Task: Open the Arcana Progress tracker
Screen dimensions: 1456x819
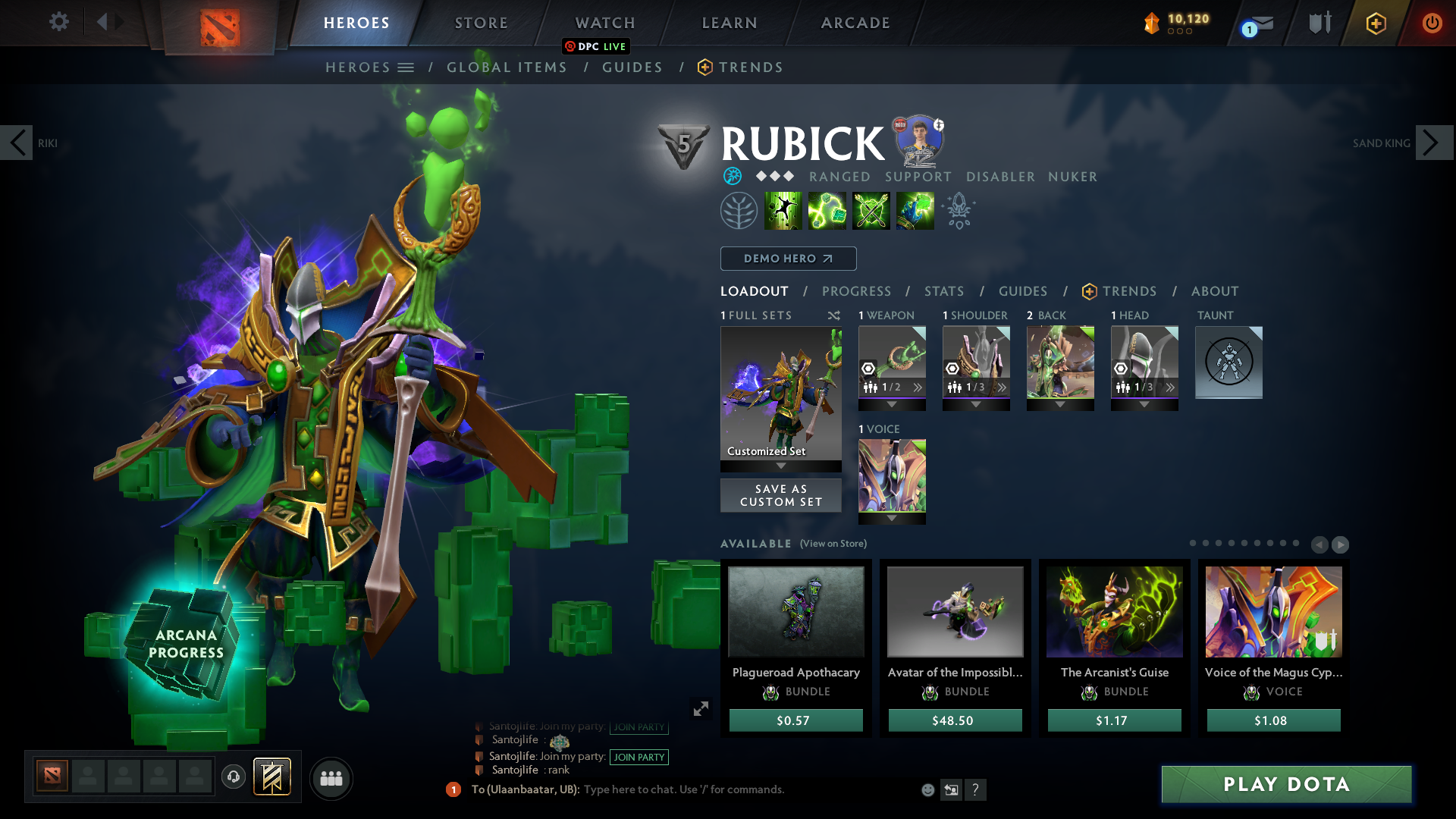Action: pos(187,644)
